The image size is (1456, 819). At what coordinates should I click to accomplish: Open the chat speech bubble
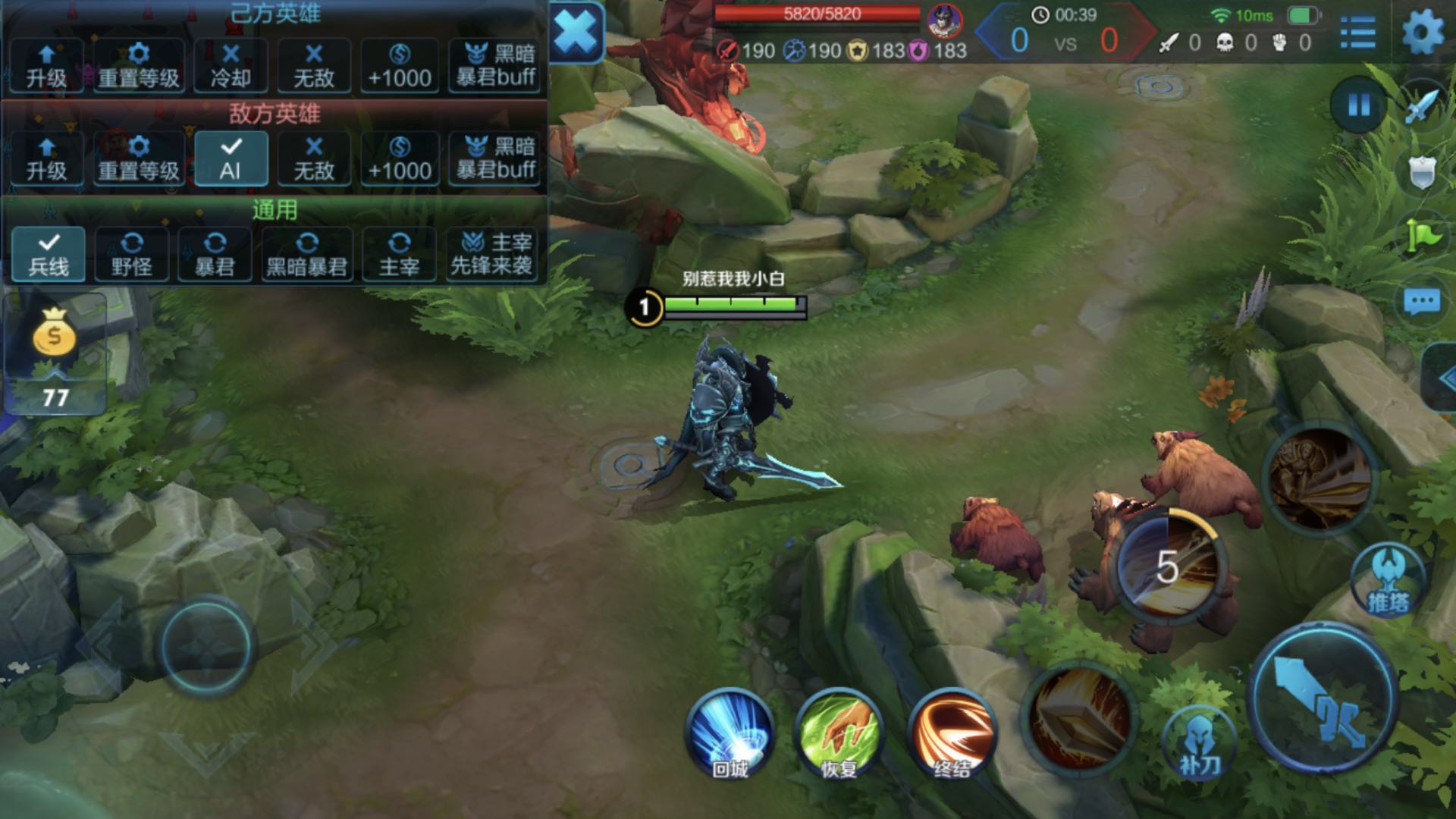coord(1421,302)
